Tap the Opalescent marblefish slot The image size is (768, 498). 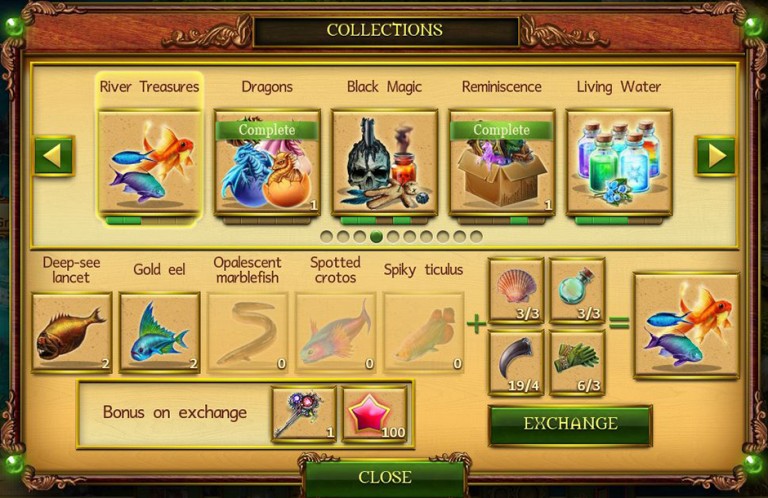pos(247,332)
